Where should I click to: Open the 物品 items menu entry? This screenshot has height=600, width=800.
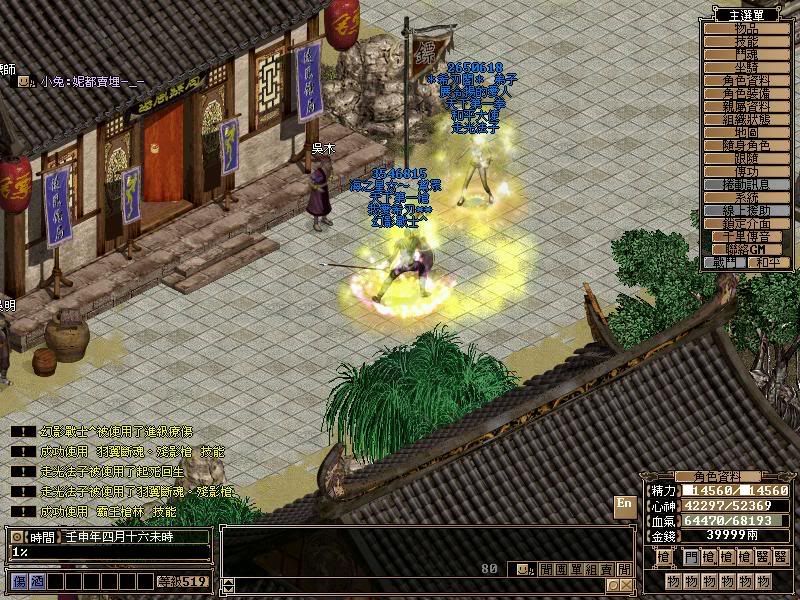tap(746, 28)
